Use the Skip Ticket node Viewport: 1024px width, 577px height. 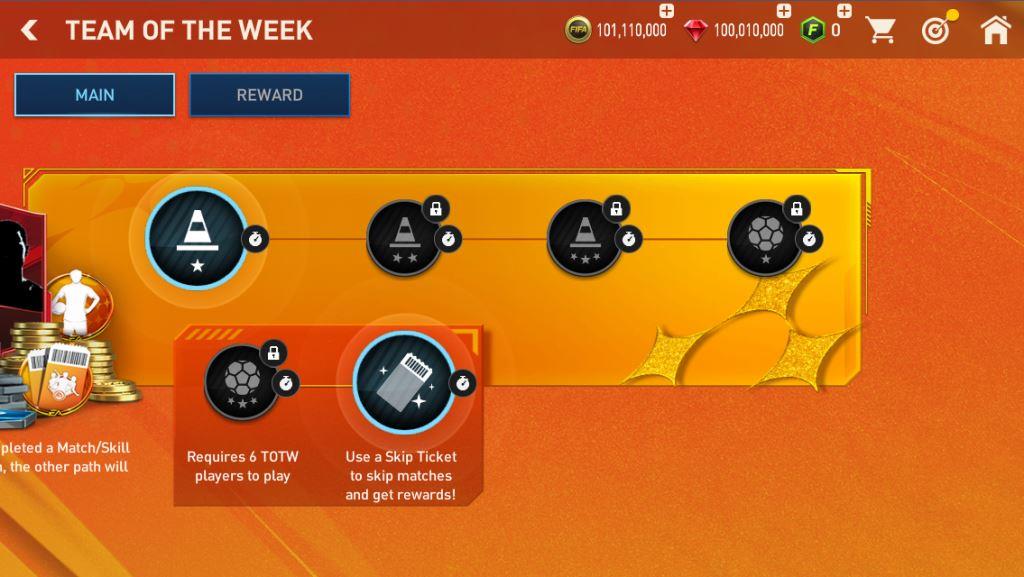(404, 381)
